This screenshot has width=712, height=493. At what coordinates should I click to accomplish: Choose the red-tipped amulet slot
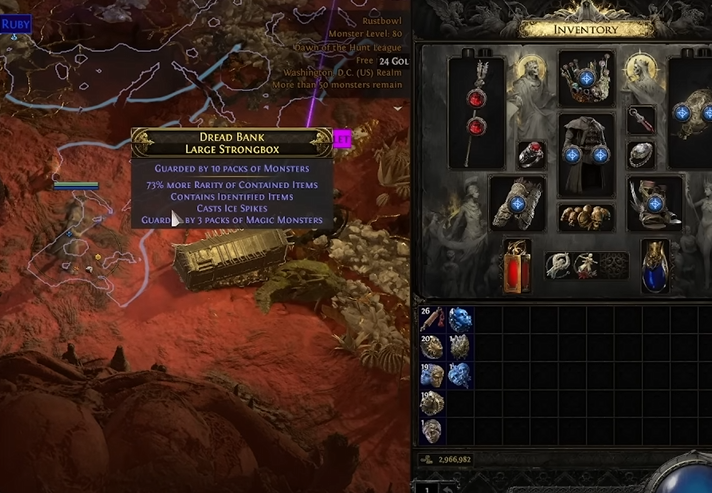[641, 120]
